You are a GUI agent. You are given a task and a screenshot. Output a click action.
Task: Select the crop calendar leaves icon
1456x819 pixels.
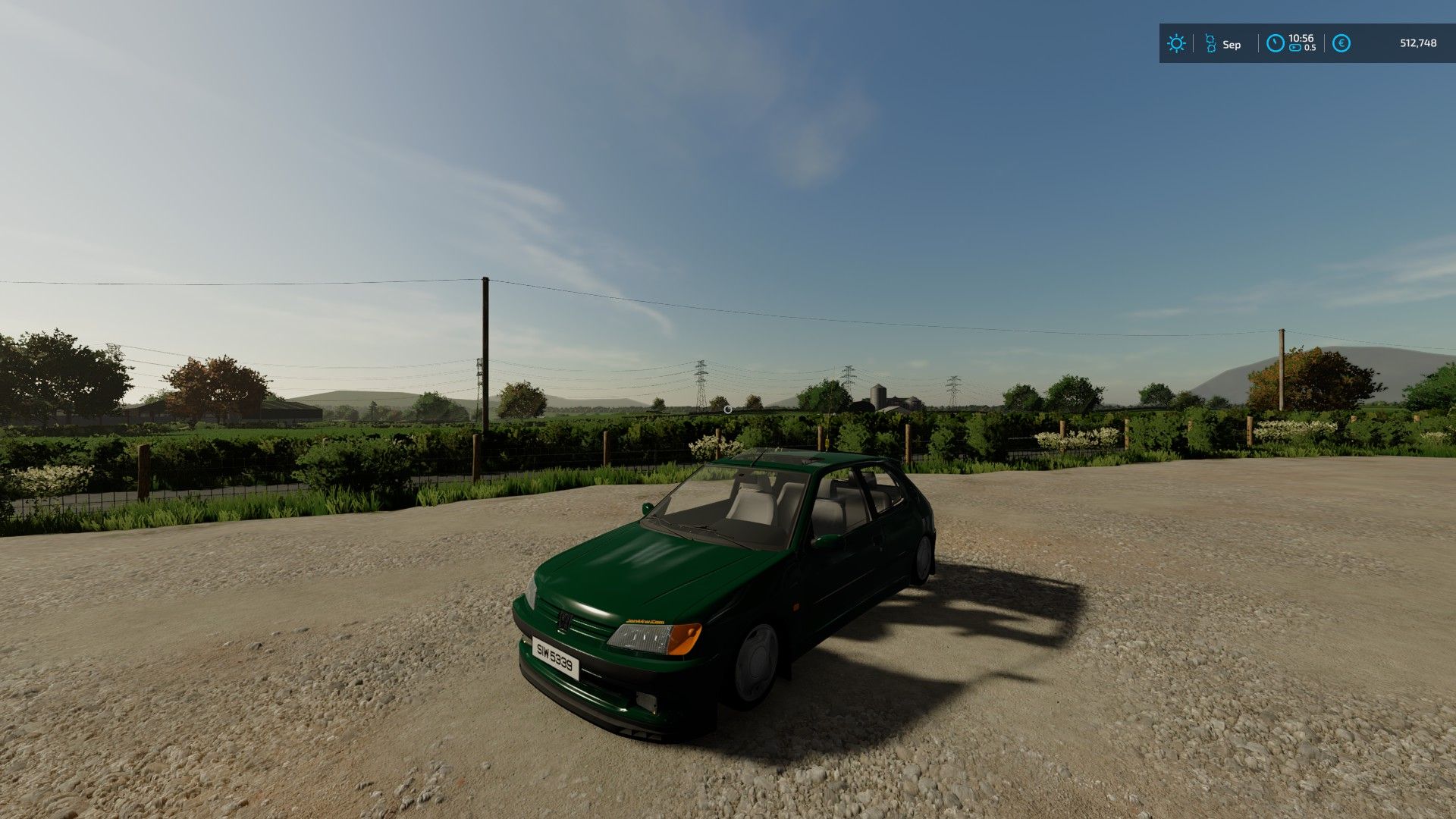[1211, 42]
